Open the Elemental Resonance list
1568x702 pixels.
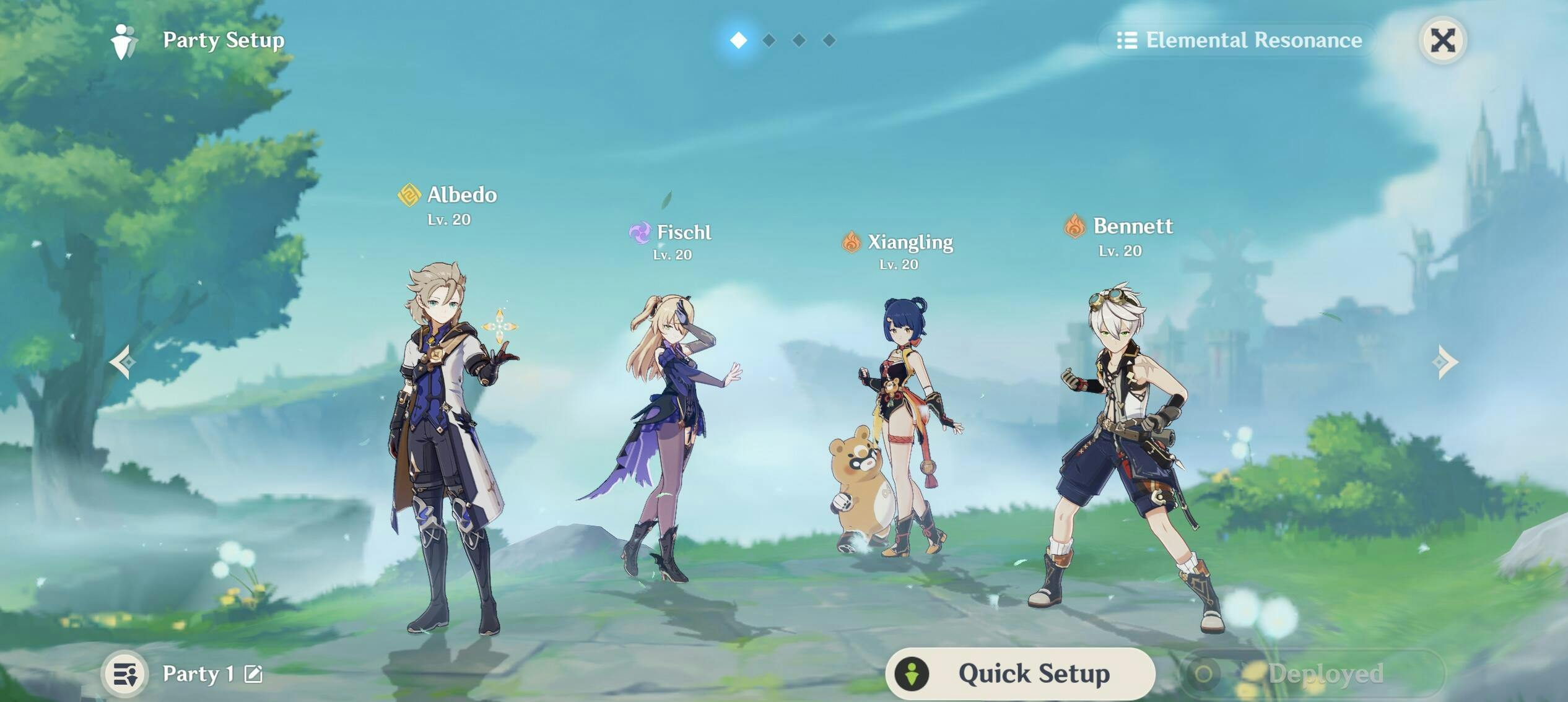point(1239,41)
